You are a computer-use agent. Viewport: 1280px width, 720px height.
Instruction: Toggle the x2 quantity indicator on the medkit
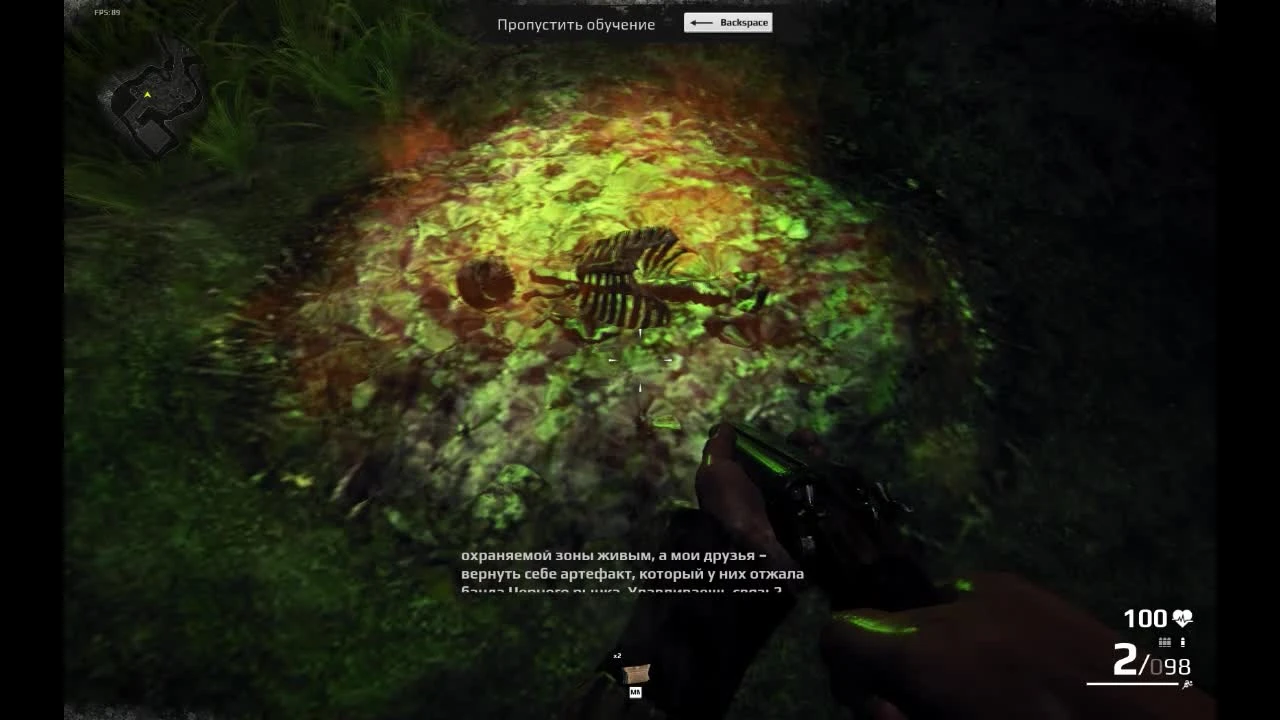point(617,656)
